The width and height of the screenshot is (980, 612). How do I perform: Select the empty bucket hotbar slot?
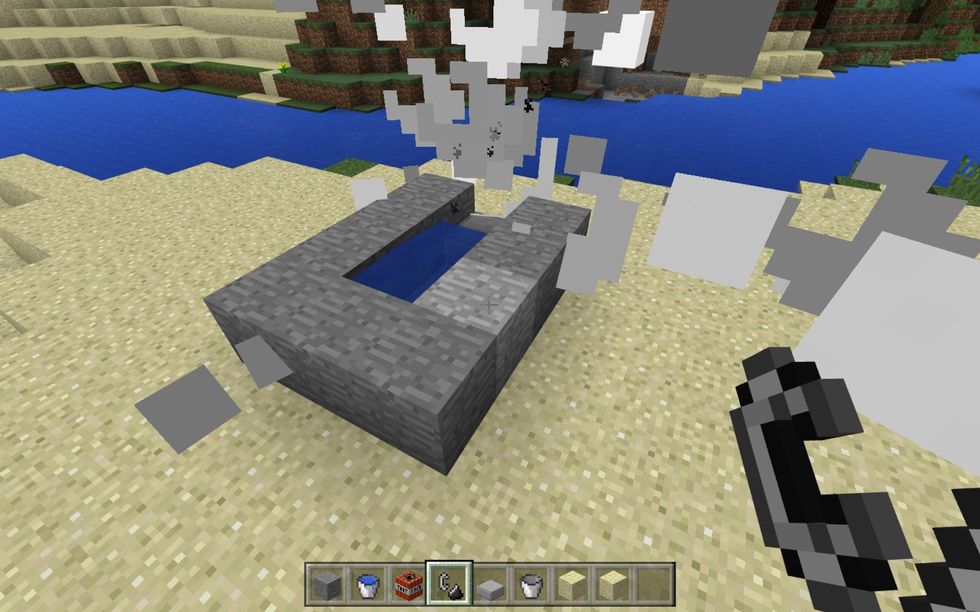[530, 582]
